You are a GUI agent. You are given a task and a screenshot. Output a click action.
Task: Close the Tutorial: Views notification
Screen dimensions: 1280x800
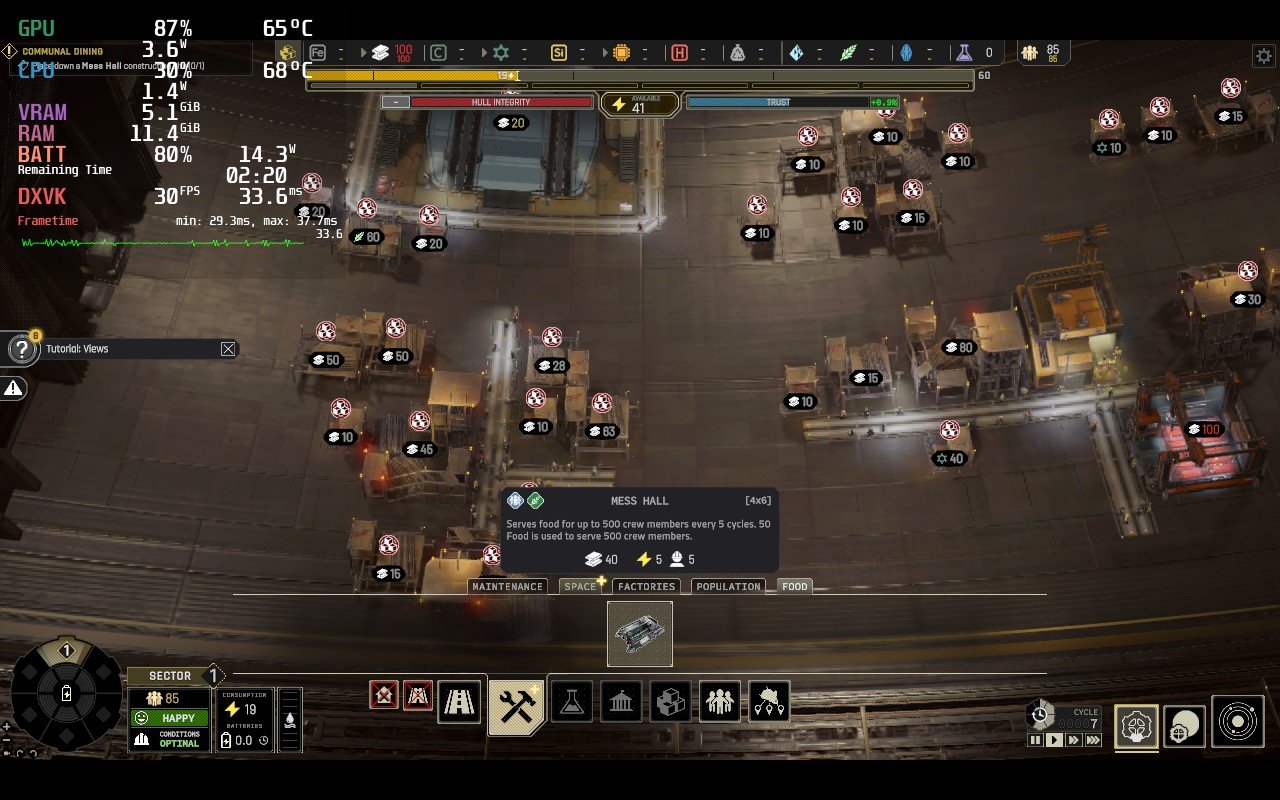[x=228, y=349]
